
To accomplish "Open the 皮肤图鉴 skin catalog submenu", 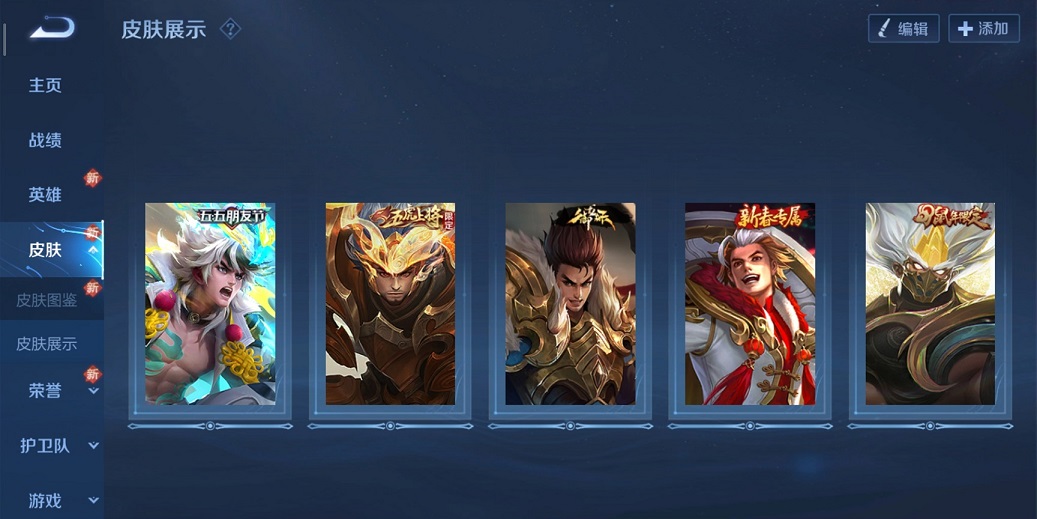I will point(47,300).
